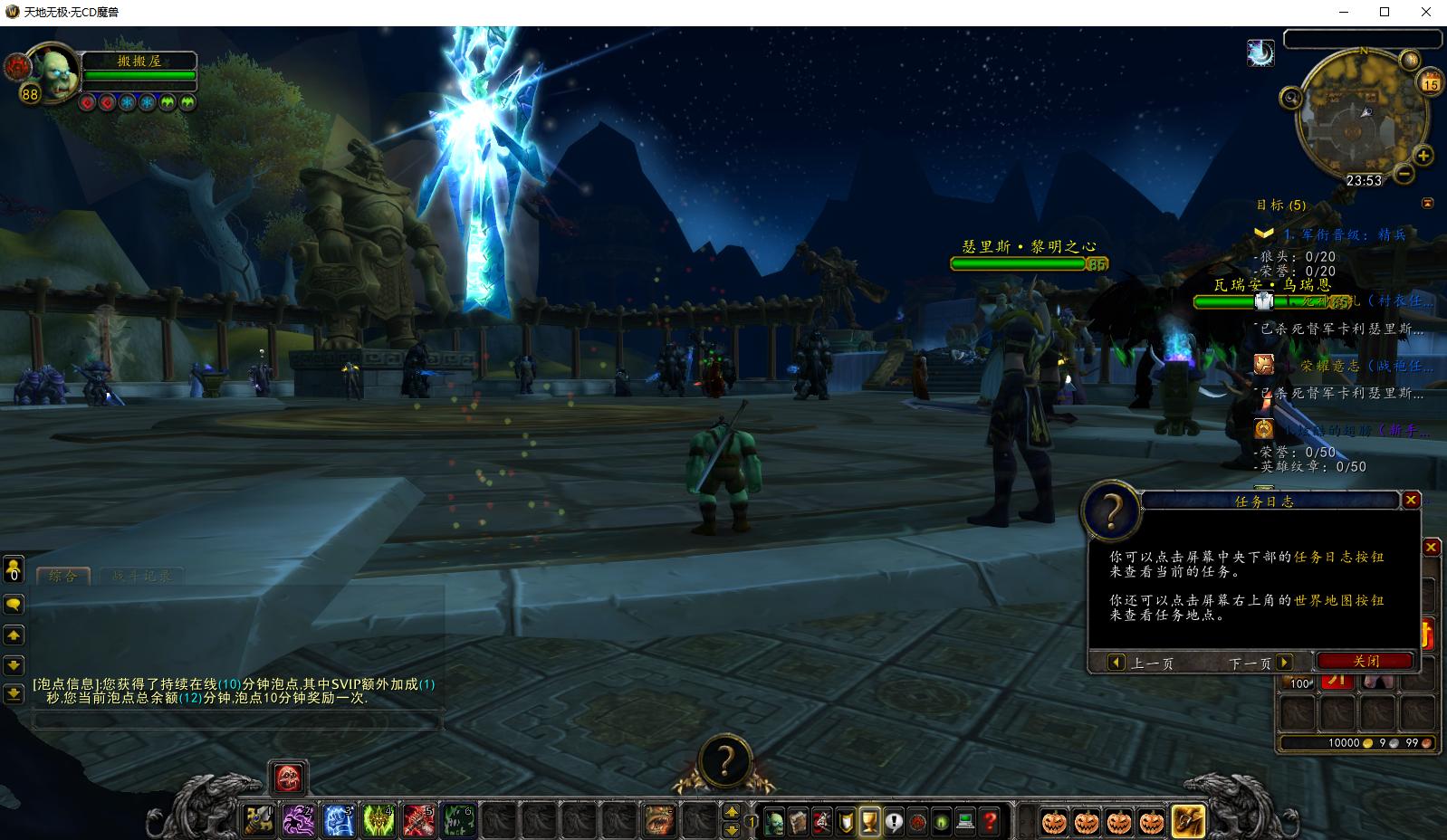Open the chat speech bubble menu
1447x840 pixels.
tap(14, 604)
